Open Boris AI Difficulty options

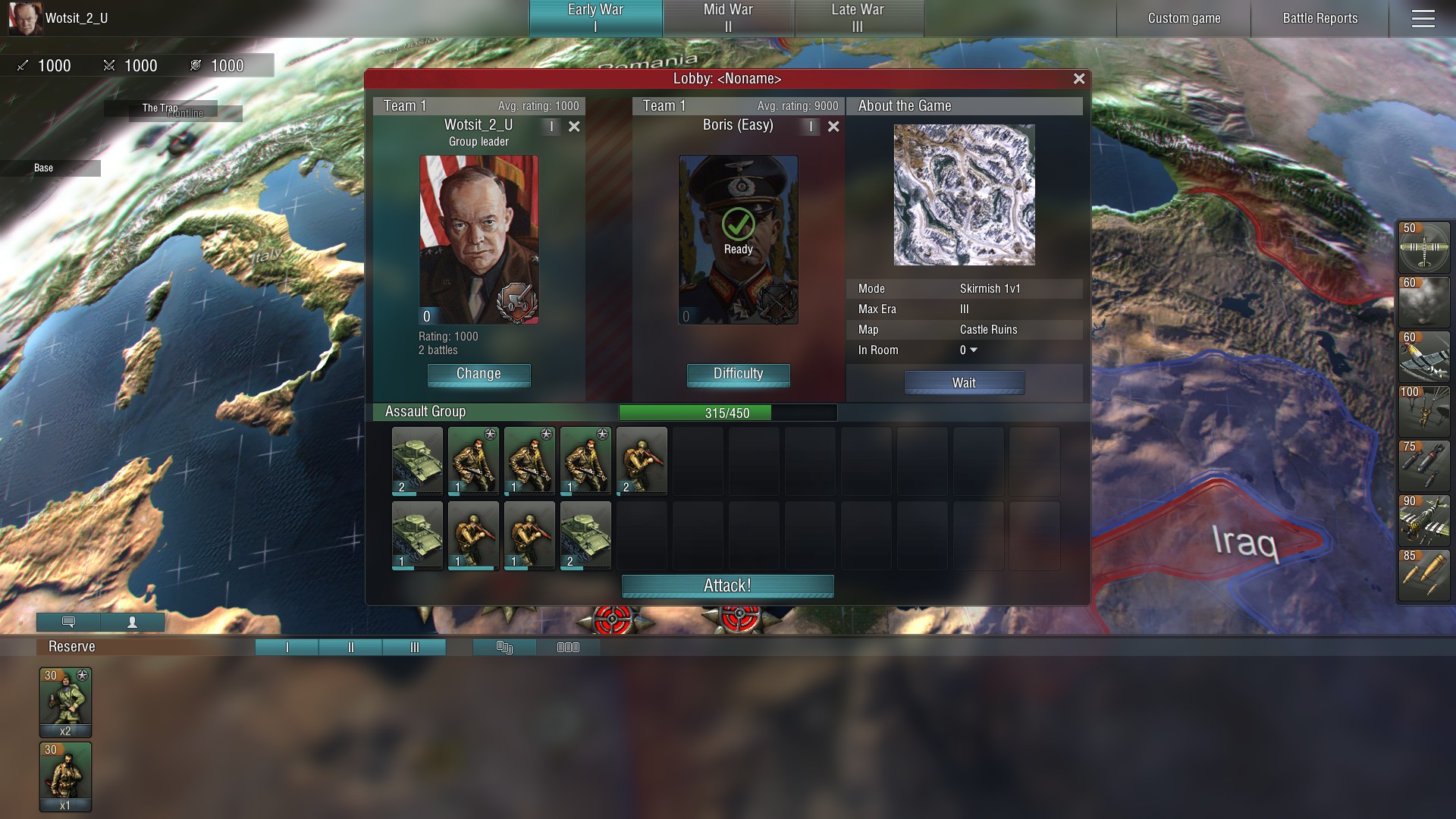tap(738, 374)
